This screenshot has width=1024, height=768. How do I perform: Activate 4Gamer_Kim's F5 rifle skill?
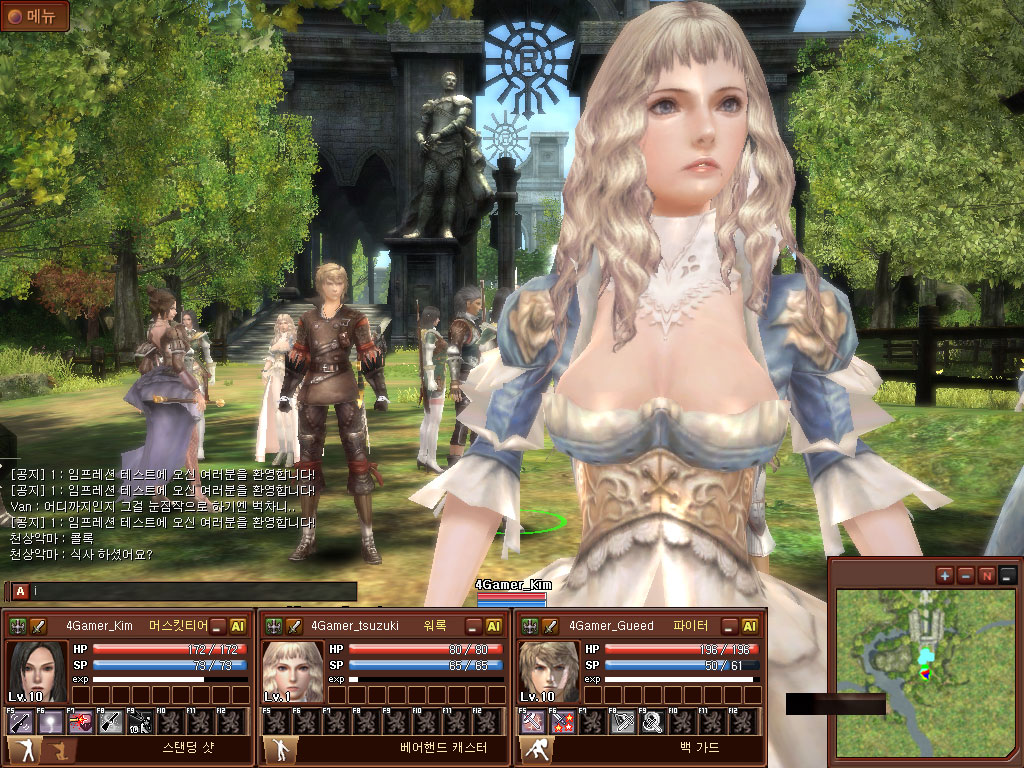pos(21,721)
